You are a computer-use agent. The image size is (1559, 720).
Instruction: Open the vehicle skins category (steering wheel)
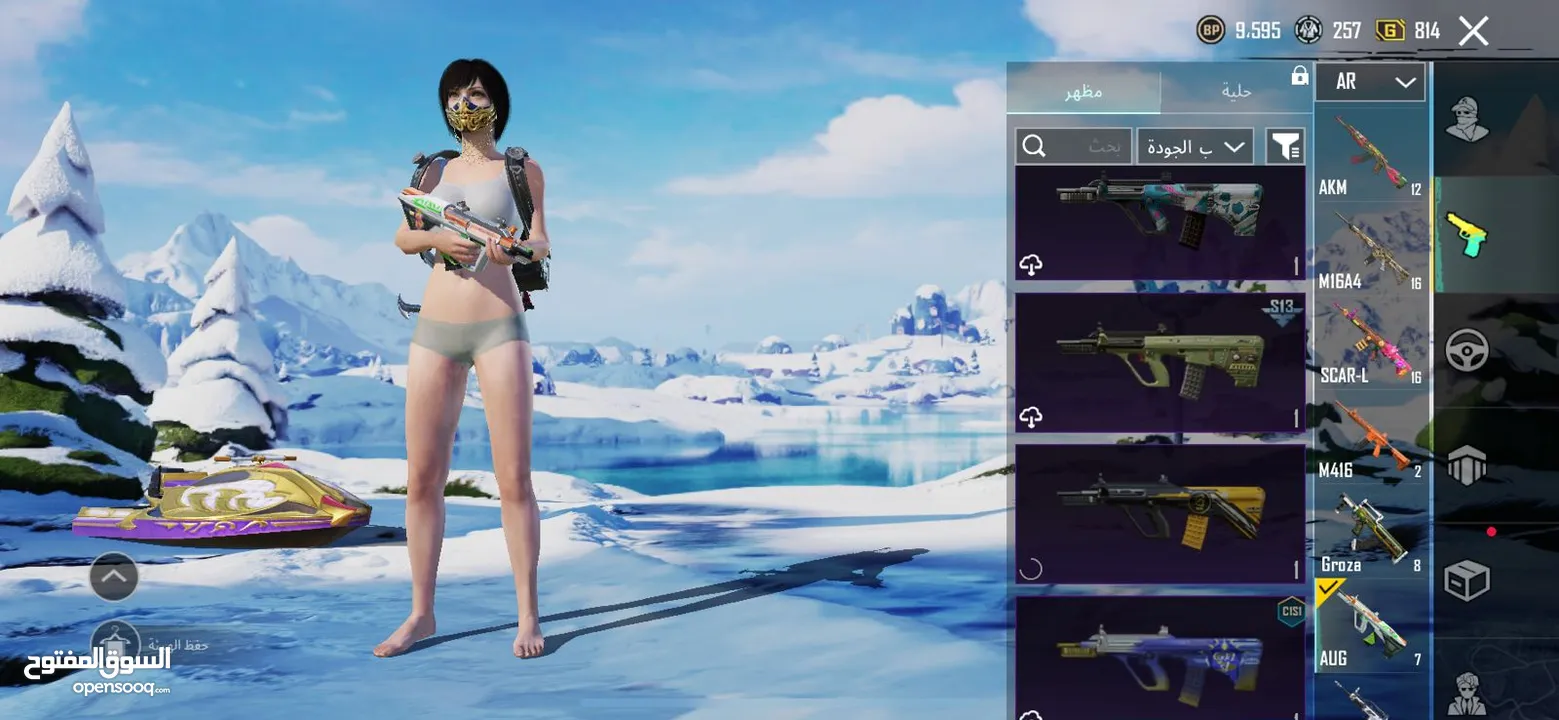[x=1467, y=350]
